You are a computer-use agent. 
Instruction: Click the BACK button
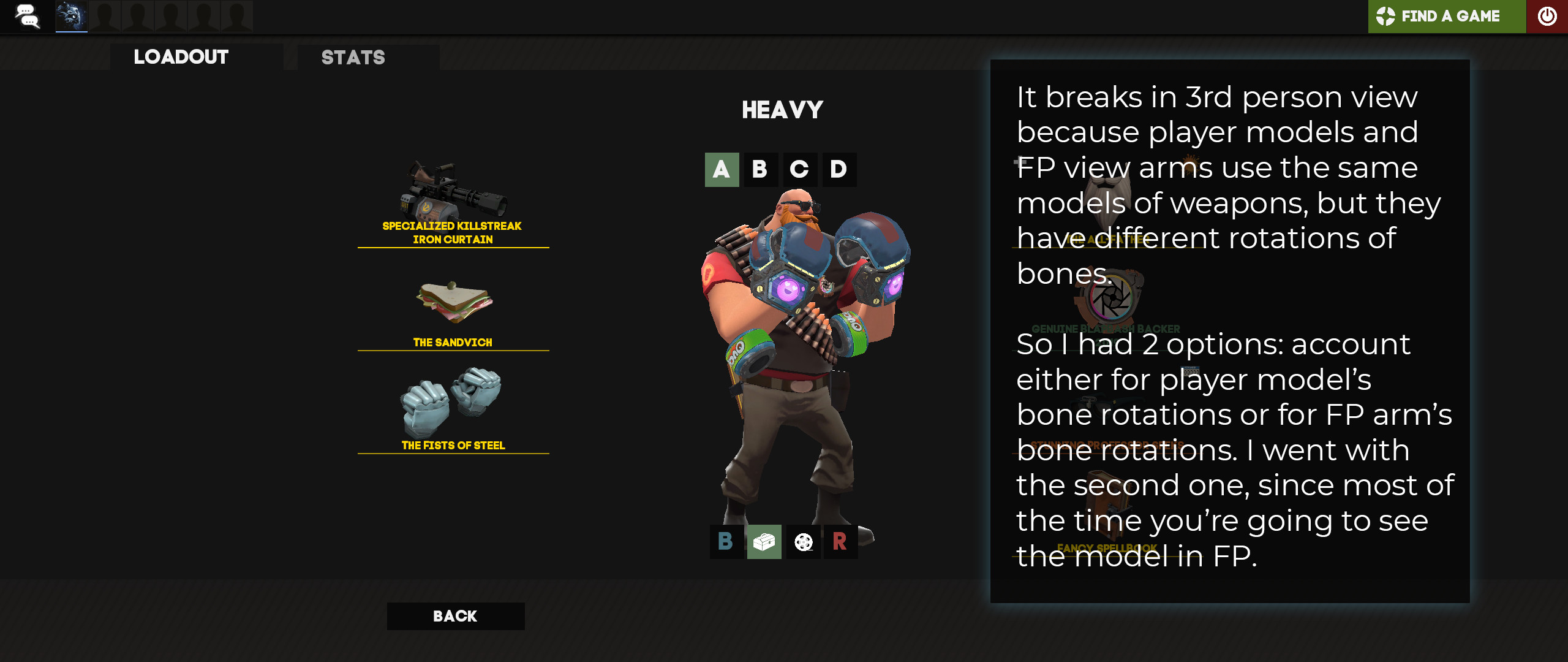point(455,616)
